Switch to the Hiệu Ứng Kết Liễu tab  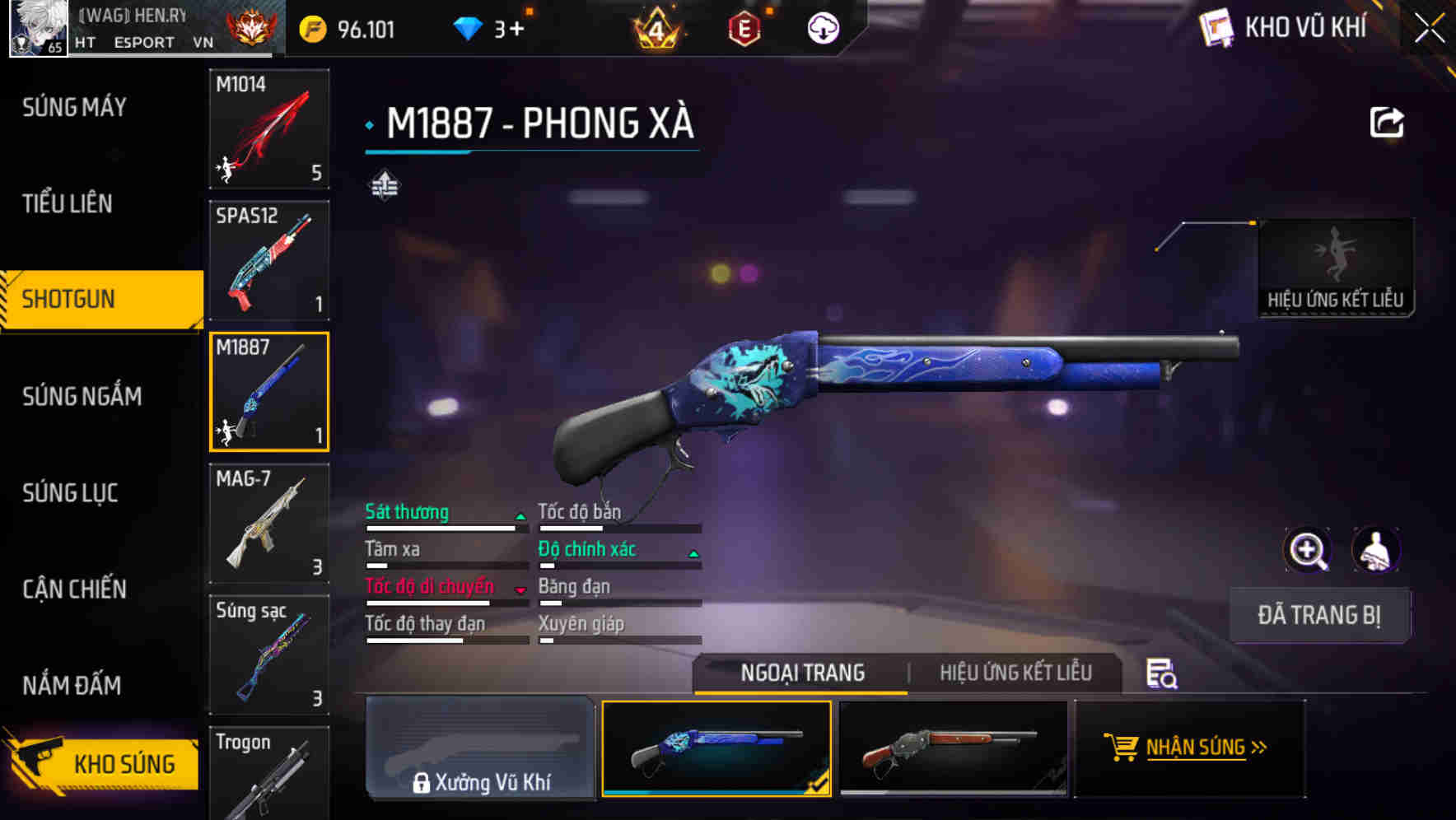(1015, 673)
